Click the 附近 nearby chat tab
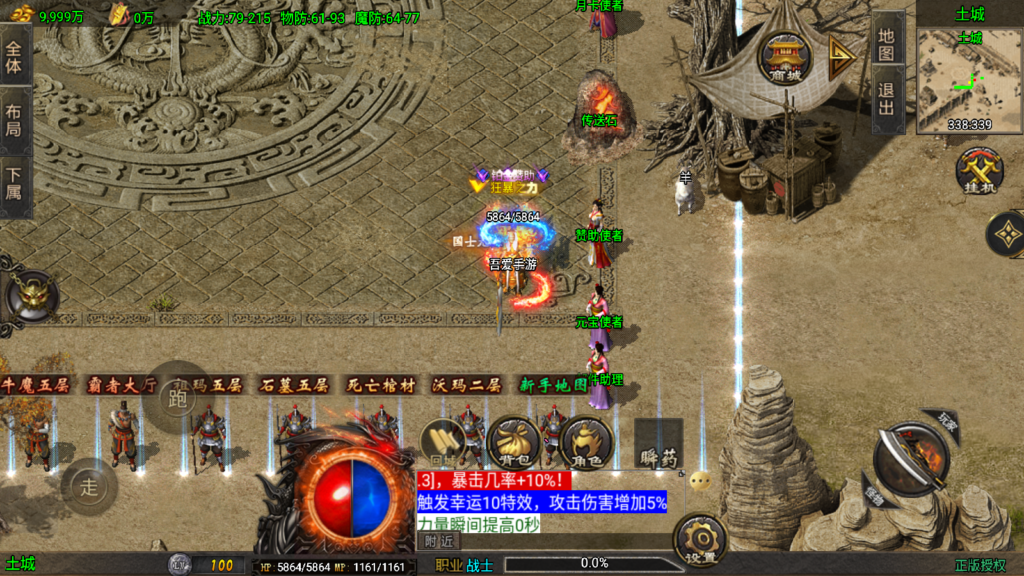 pyautogui.click(x=439, y=541)
